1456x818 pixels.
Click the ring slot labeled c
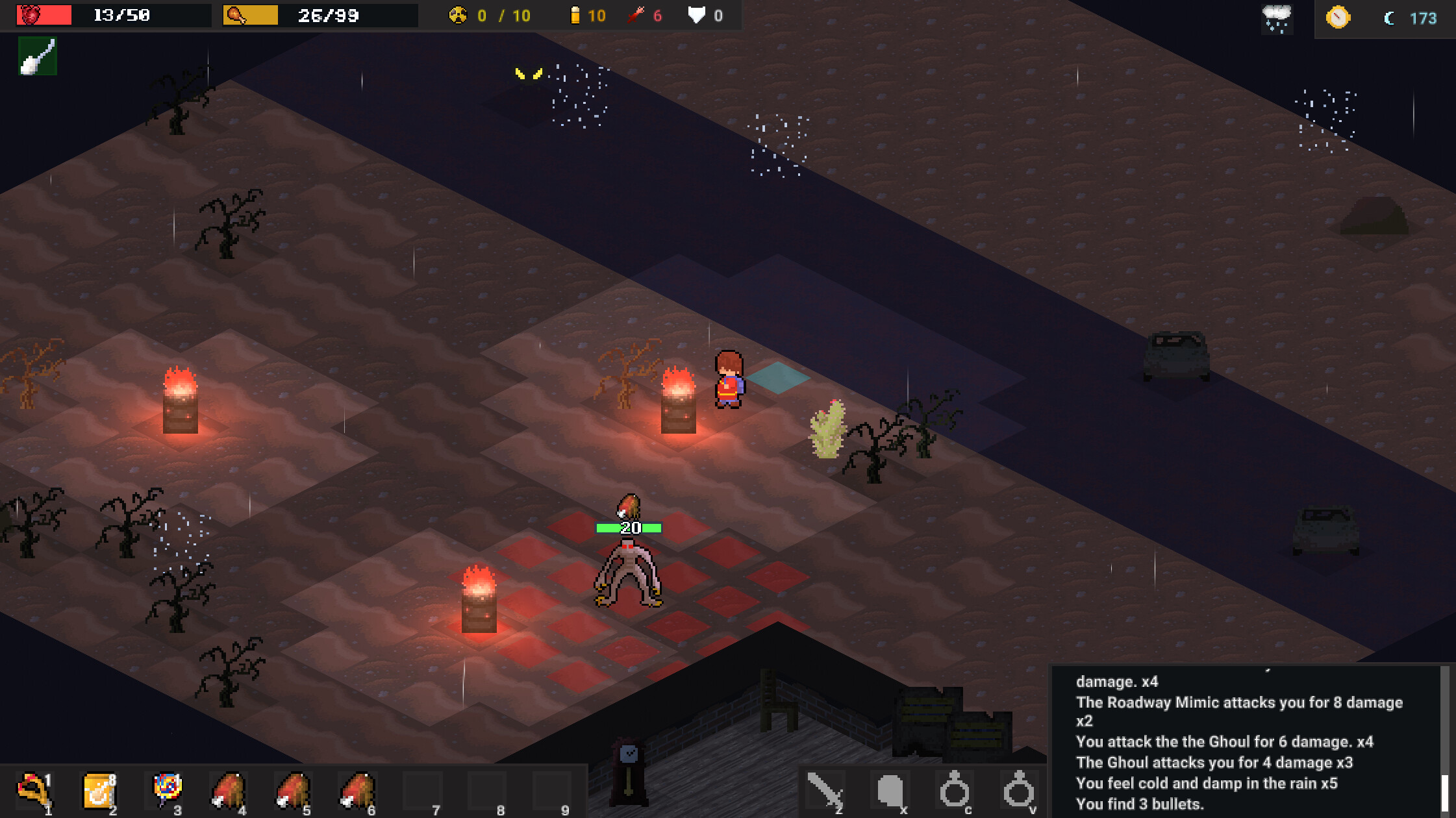click(953, 791)
